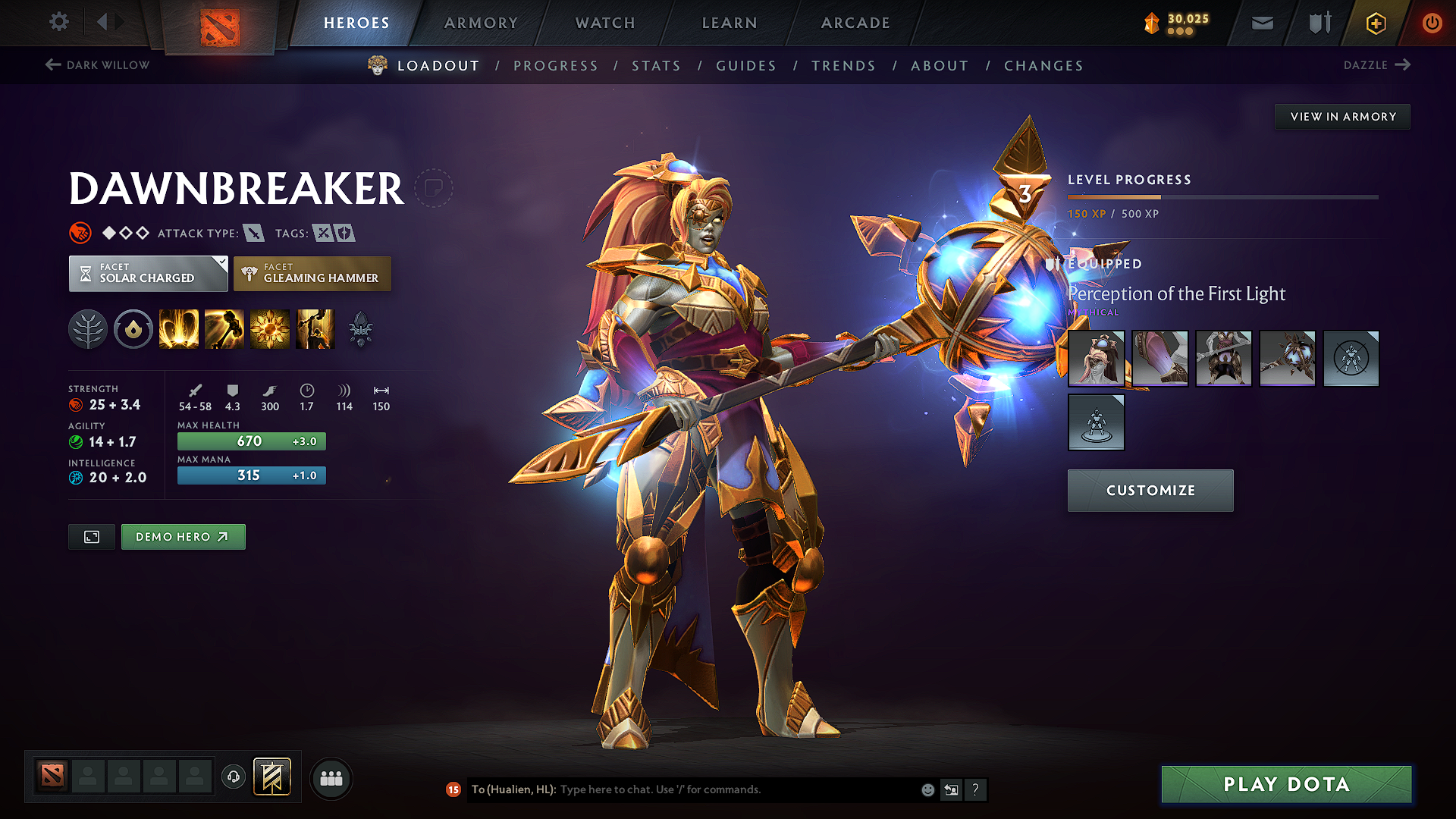Click the level progress XP bar
This screenshot has height=819, width=1456.
coord(1222,199)
